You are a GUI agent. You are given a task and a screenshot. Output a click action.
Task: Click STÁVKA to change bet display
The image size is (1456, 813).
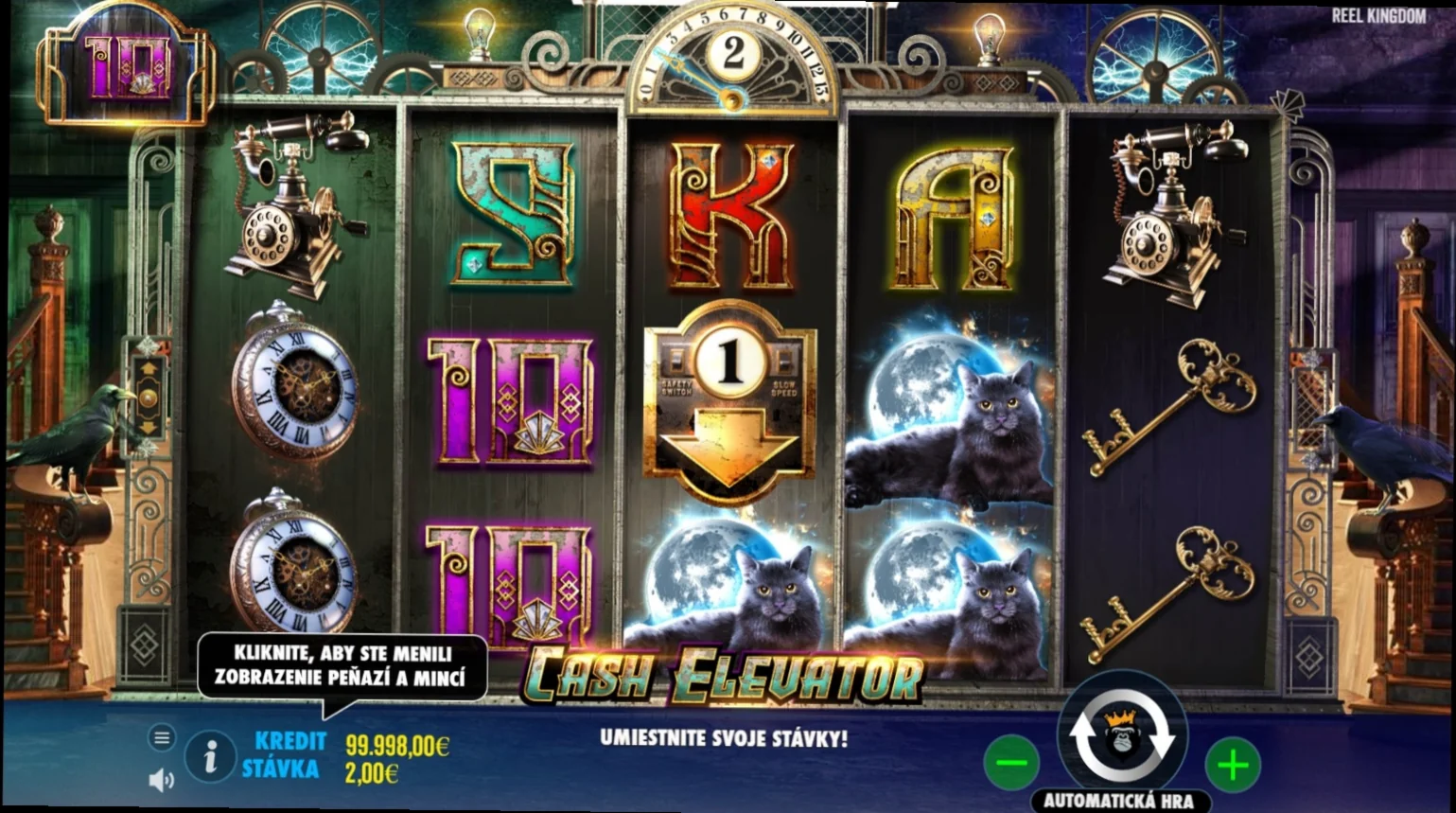[x=283, y=769]
